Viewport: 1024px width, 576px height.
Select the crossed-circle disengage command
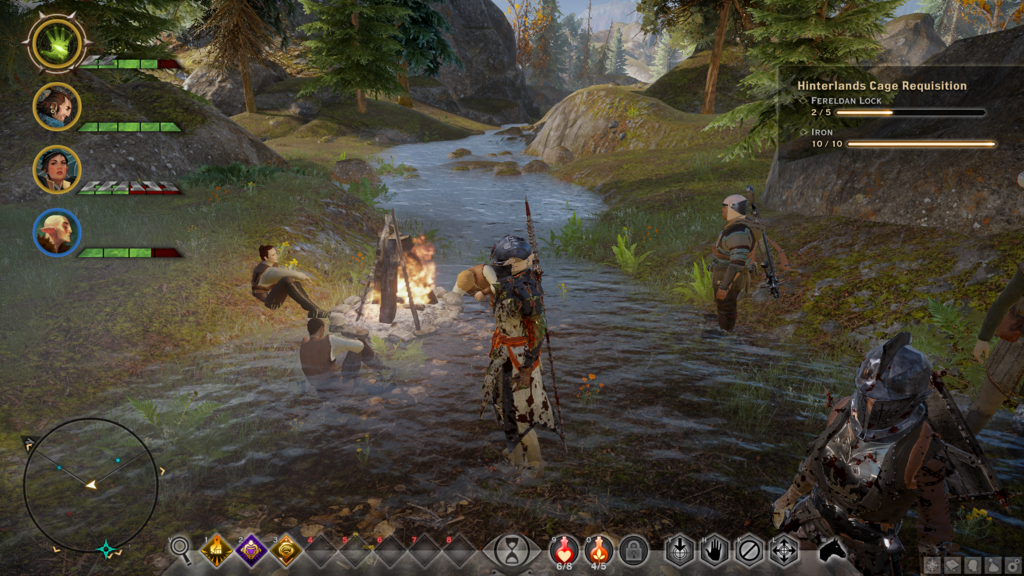pyautogui.click(x=749, y=549)
